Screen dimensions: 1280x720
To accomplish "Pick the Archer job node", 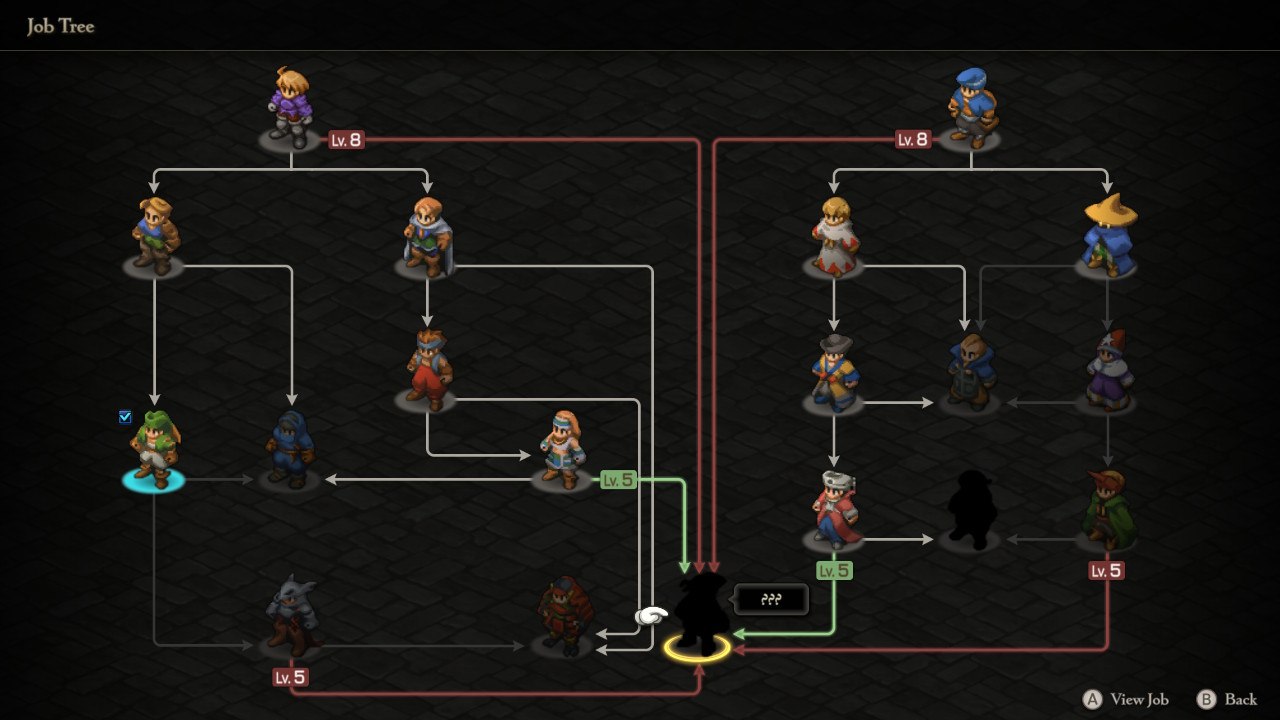I will [x=154, y=237].
